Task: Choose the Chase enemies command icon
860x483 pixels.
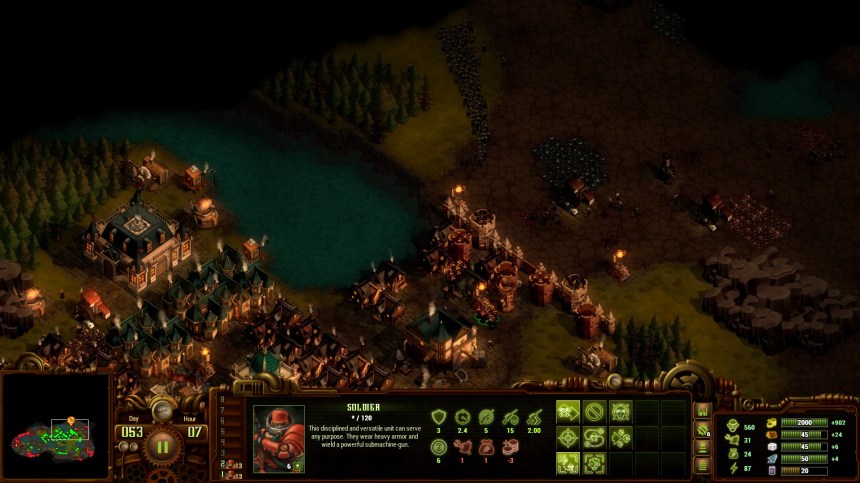Action: pyautogui.click(x=620, y=437)
